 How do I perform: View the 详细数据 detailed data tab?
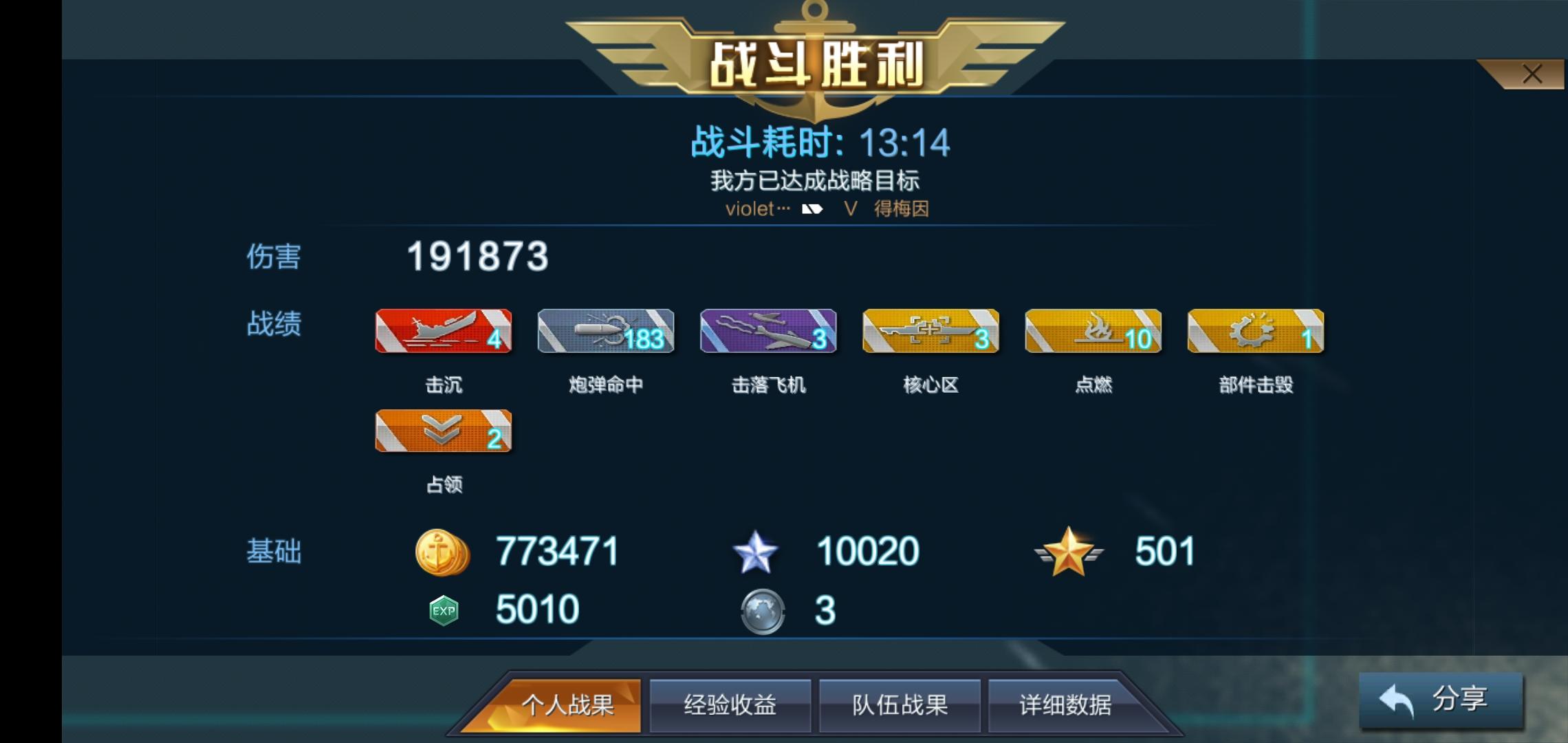point(1067,705)
